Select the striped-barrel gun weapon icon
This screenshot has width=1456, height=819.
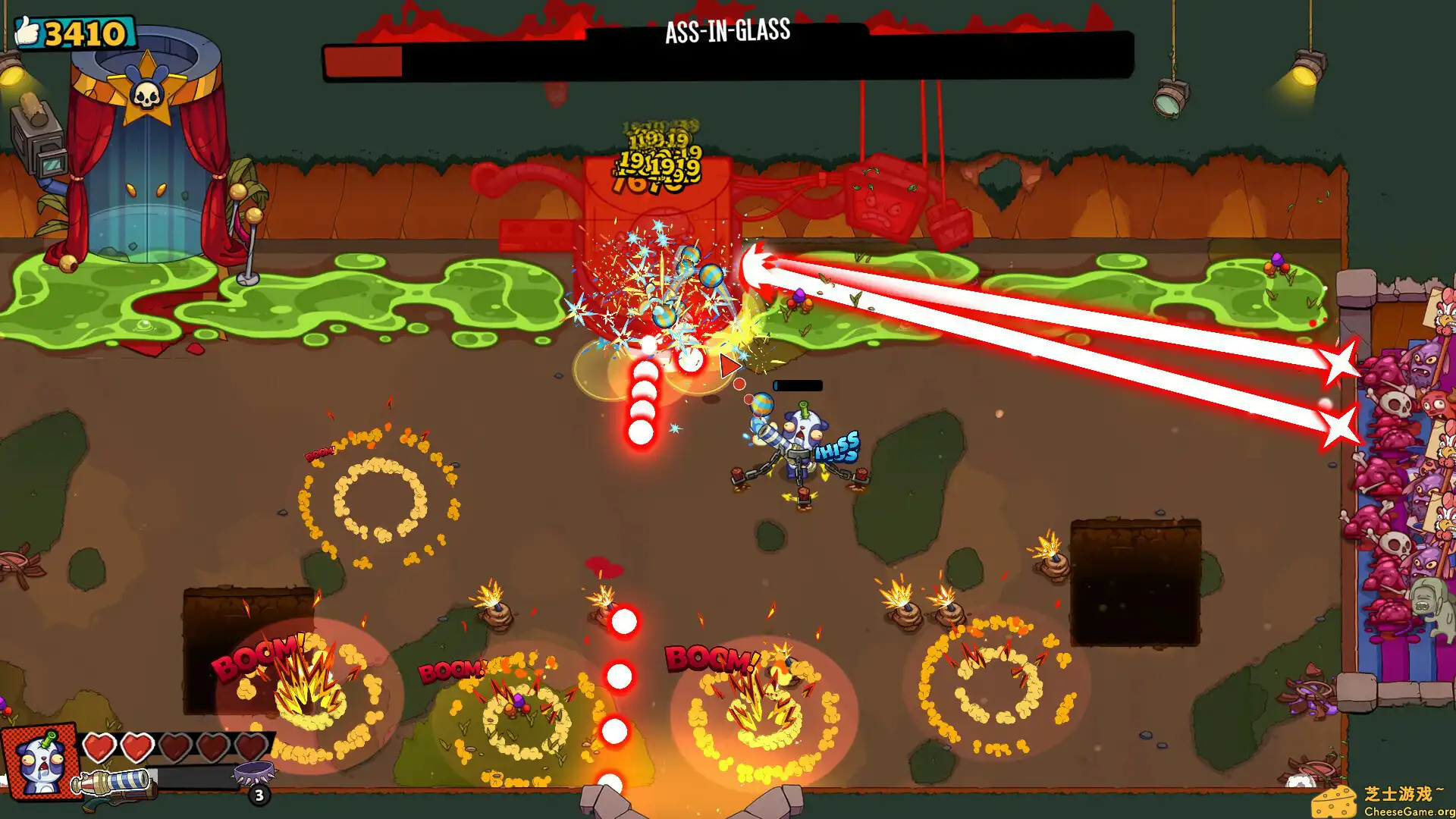click(x=114, y=785)
